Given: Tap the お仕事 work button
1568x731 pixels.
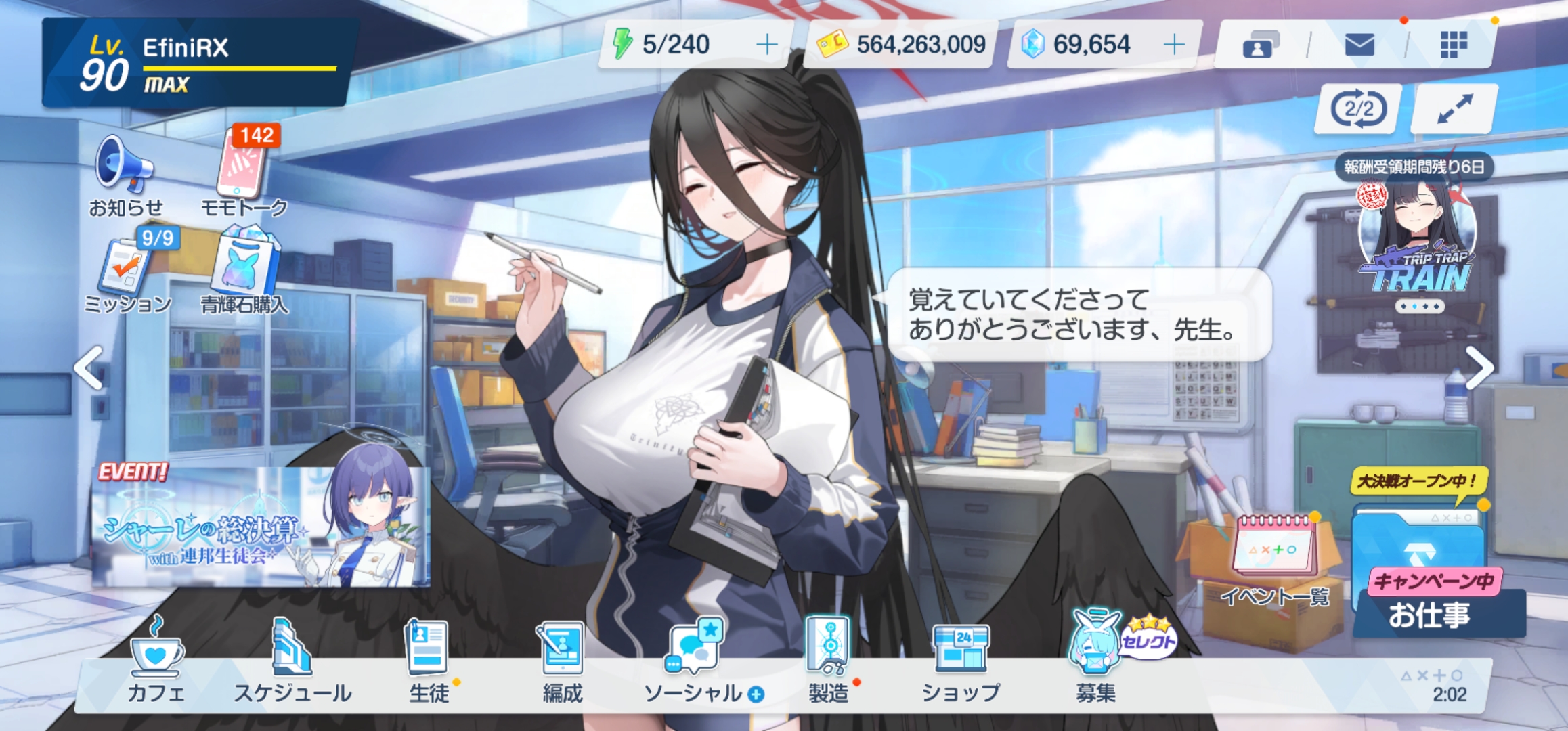Looking at the screenshot, I should click(x=1430, y=613).
